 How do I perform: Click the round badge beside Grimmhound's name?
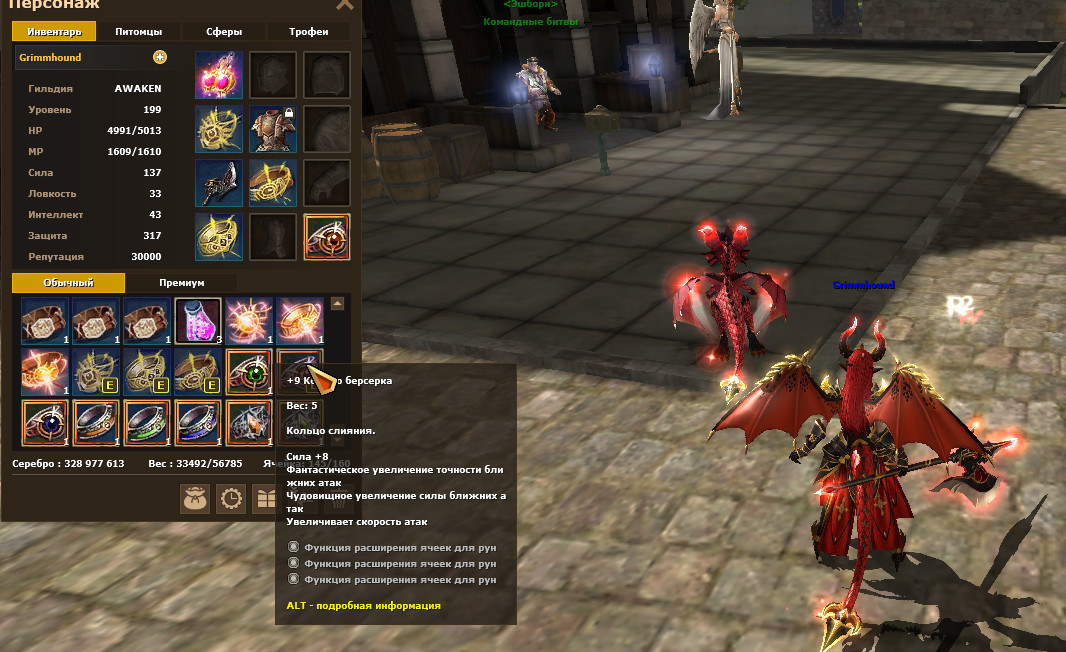tap(160, 58)
